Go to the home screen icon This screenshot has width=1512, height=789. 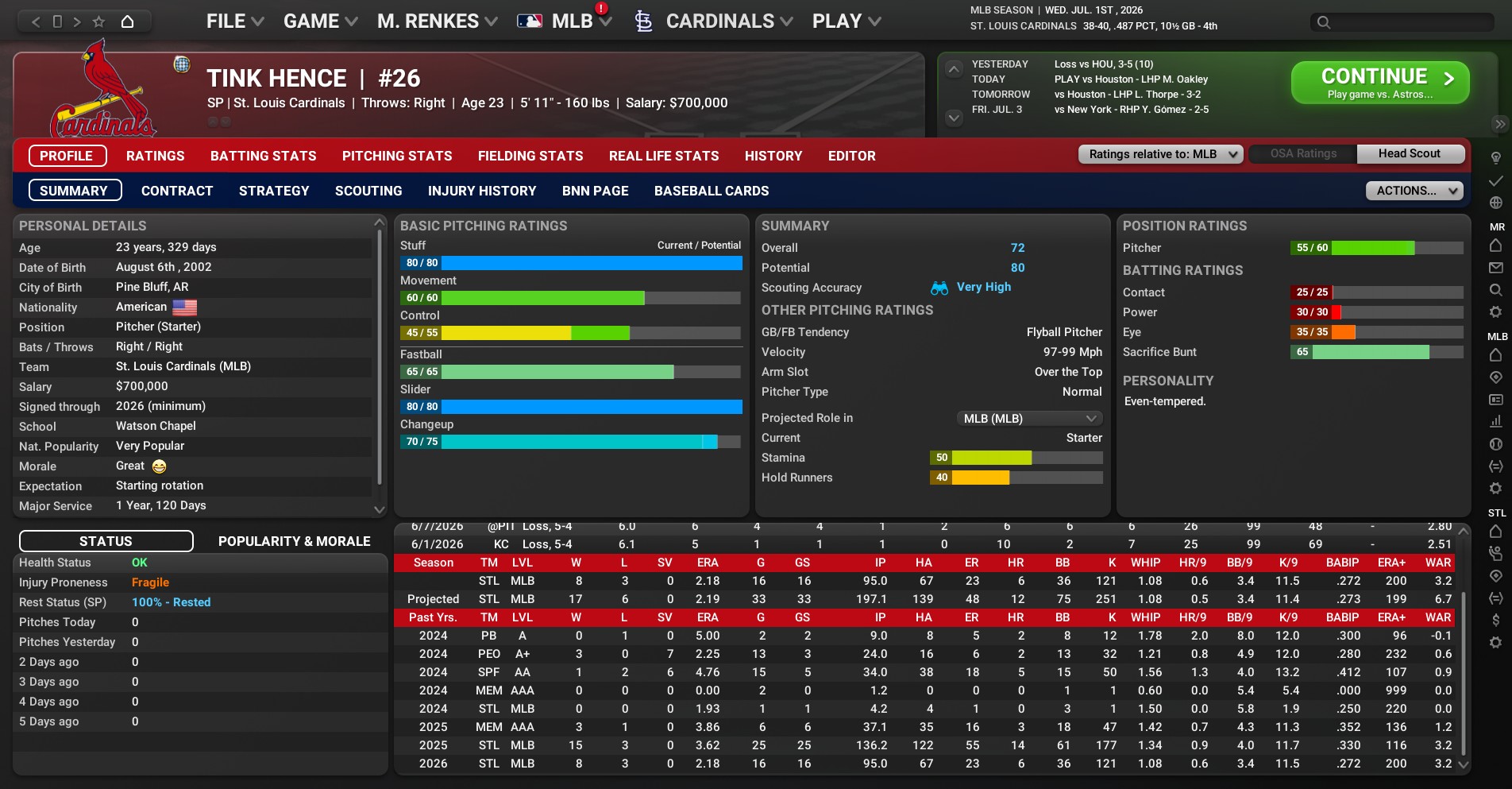[x=127, y=21]
